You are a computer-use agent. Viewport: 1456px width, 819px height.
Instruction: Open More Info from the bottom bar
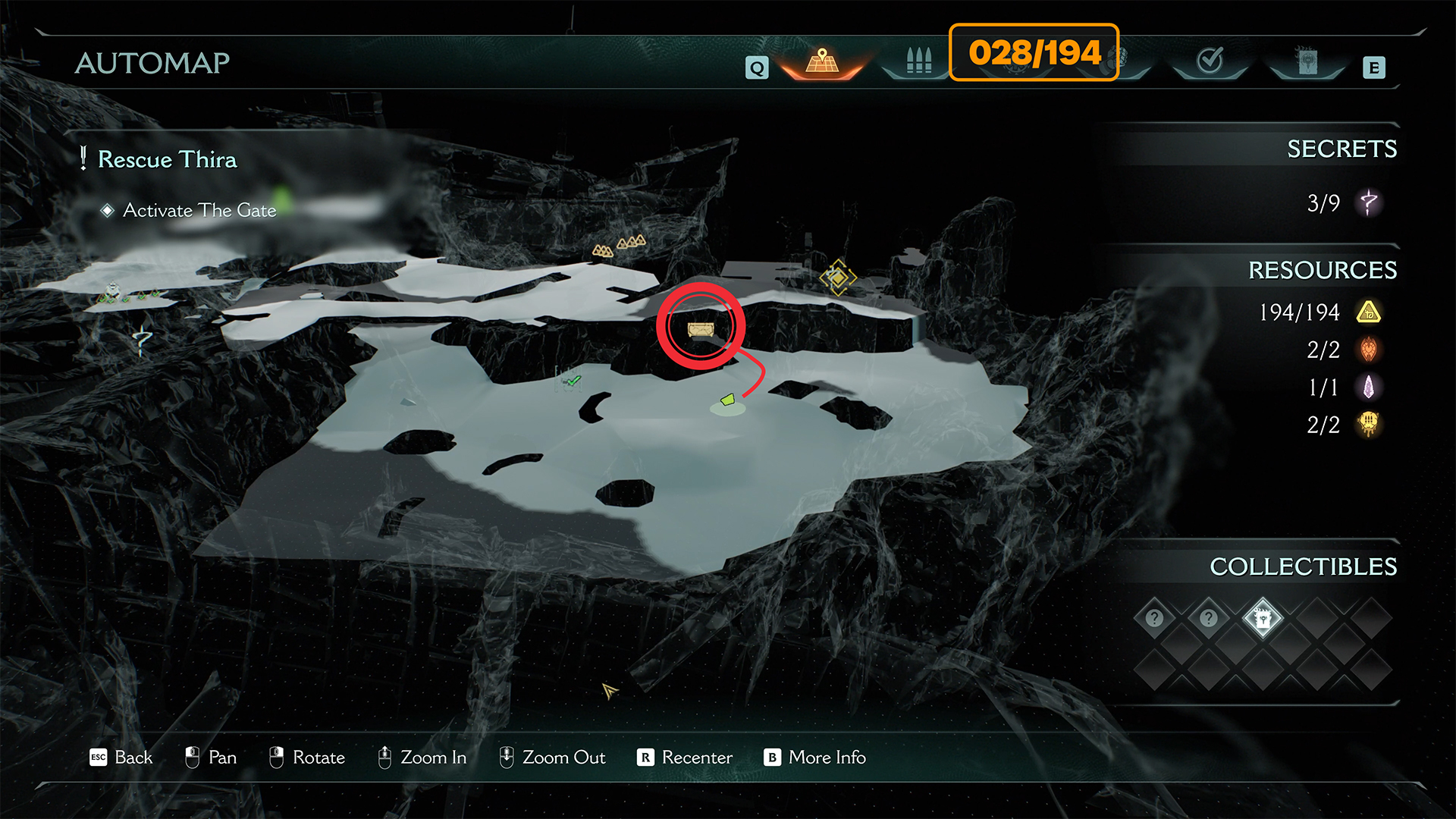(827, 757)
